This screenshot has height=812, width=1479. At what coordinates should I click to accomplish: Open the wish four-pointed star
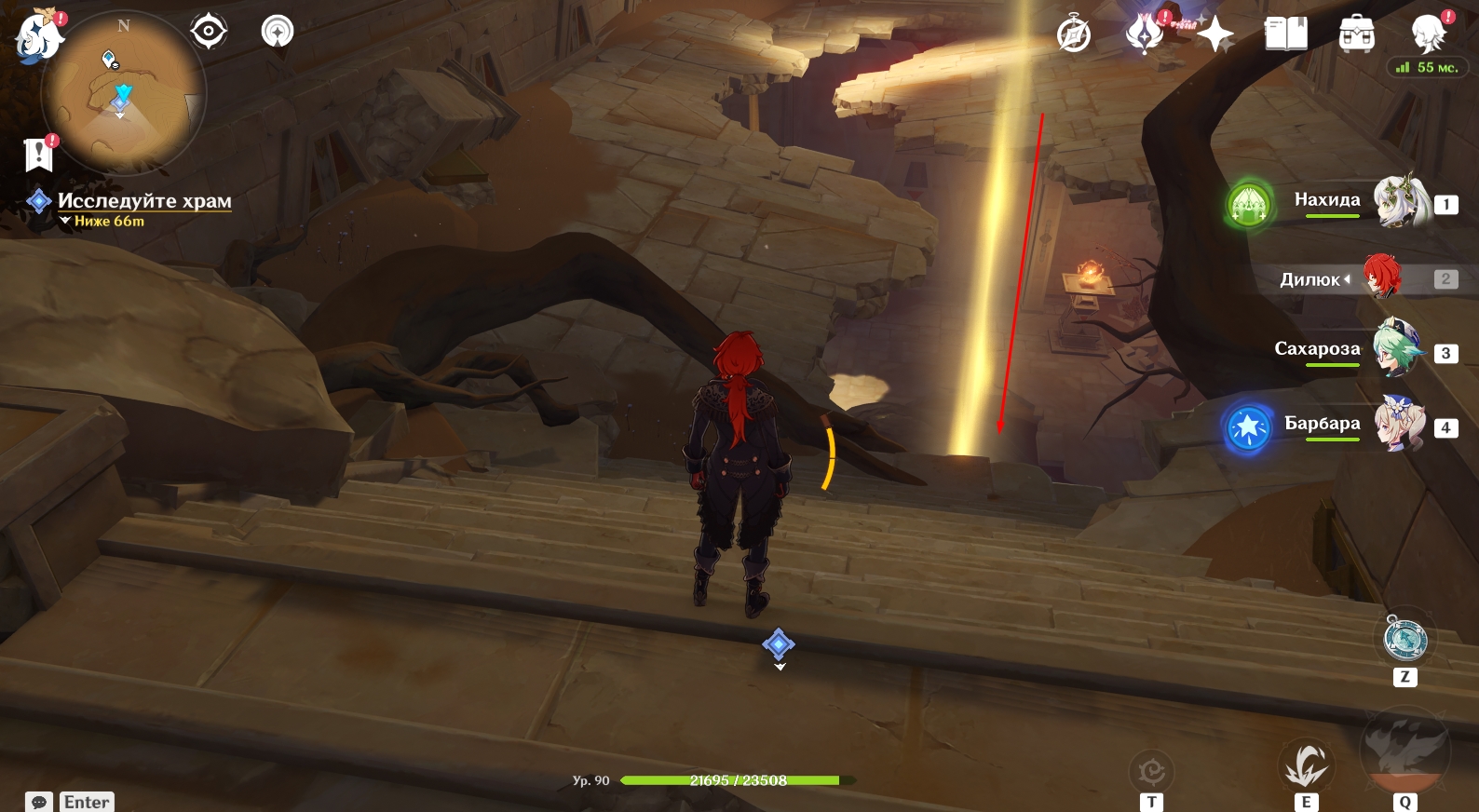point(1214,35)
